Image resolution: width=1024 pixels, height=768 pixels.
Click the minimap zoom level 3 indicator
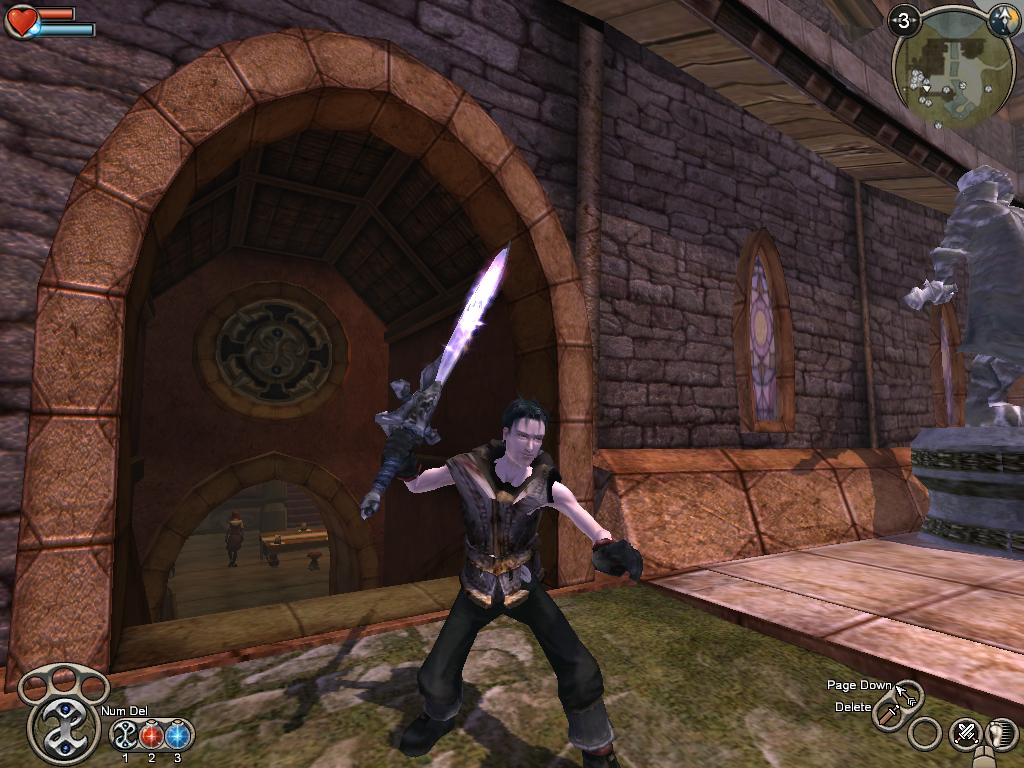[x=905, y=19]
